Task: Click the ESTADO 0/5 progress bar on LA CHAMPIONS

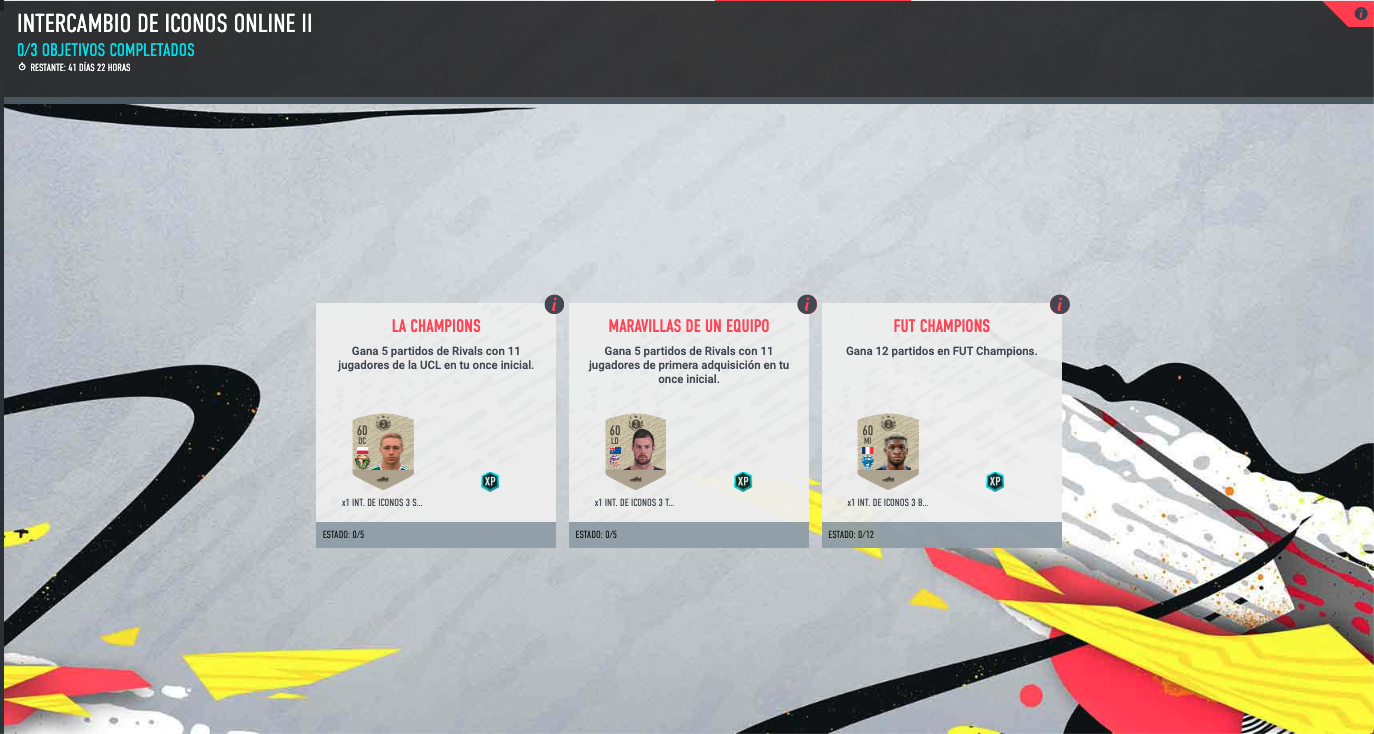Action: [435, 536]
